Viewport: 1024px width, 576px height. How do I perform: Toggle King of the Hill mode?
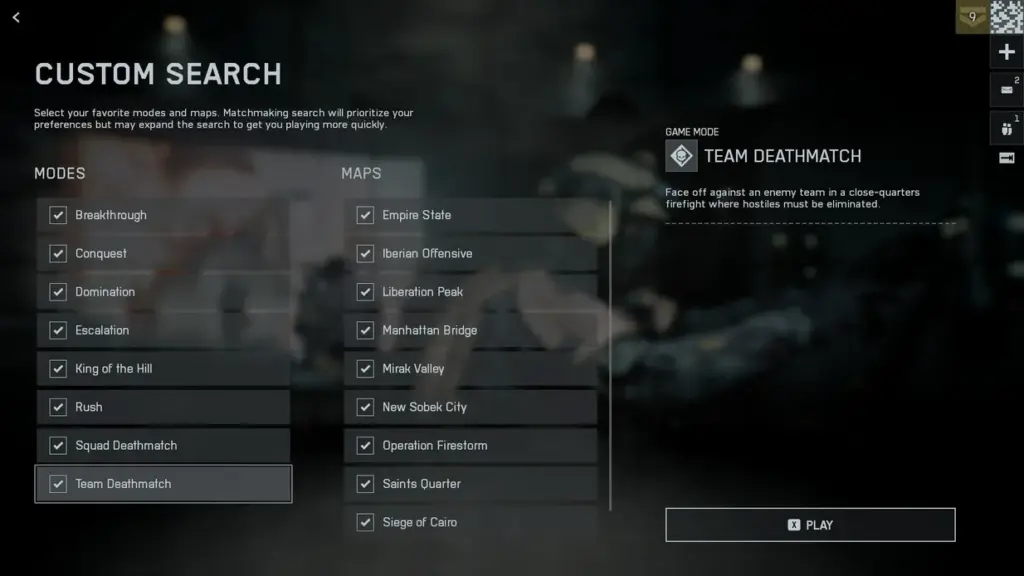tap(58, 369)
